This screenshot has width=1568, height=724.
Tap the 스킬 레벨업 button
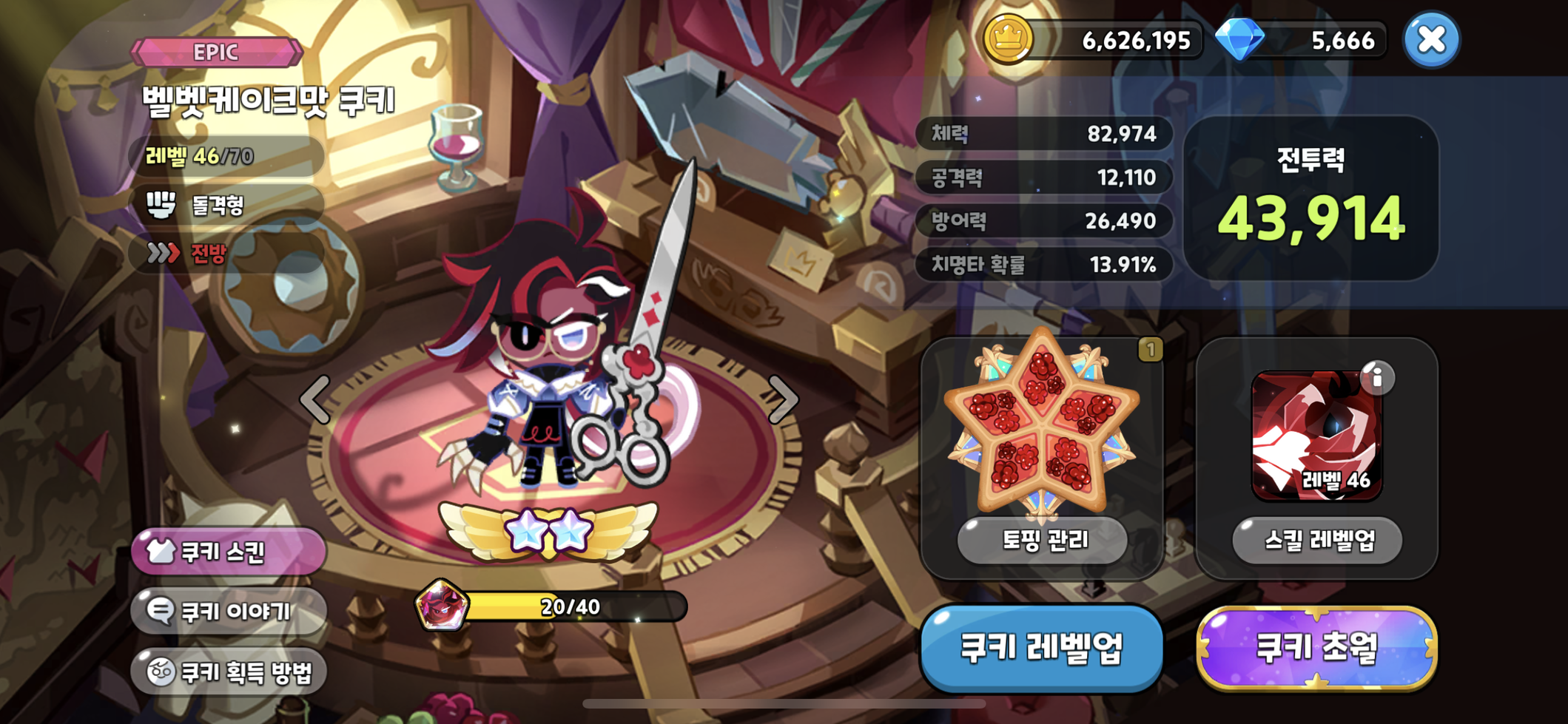1317,541
